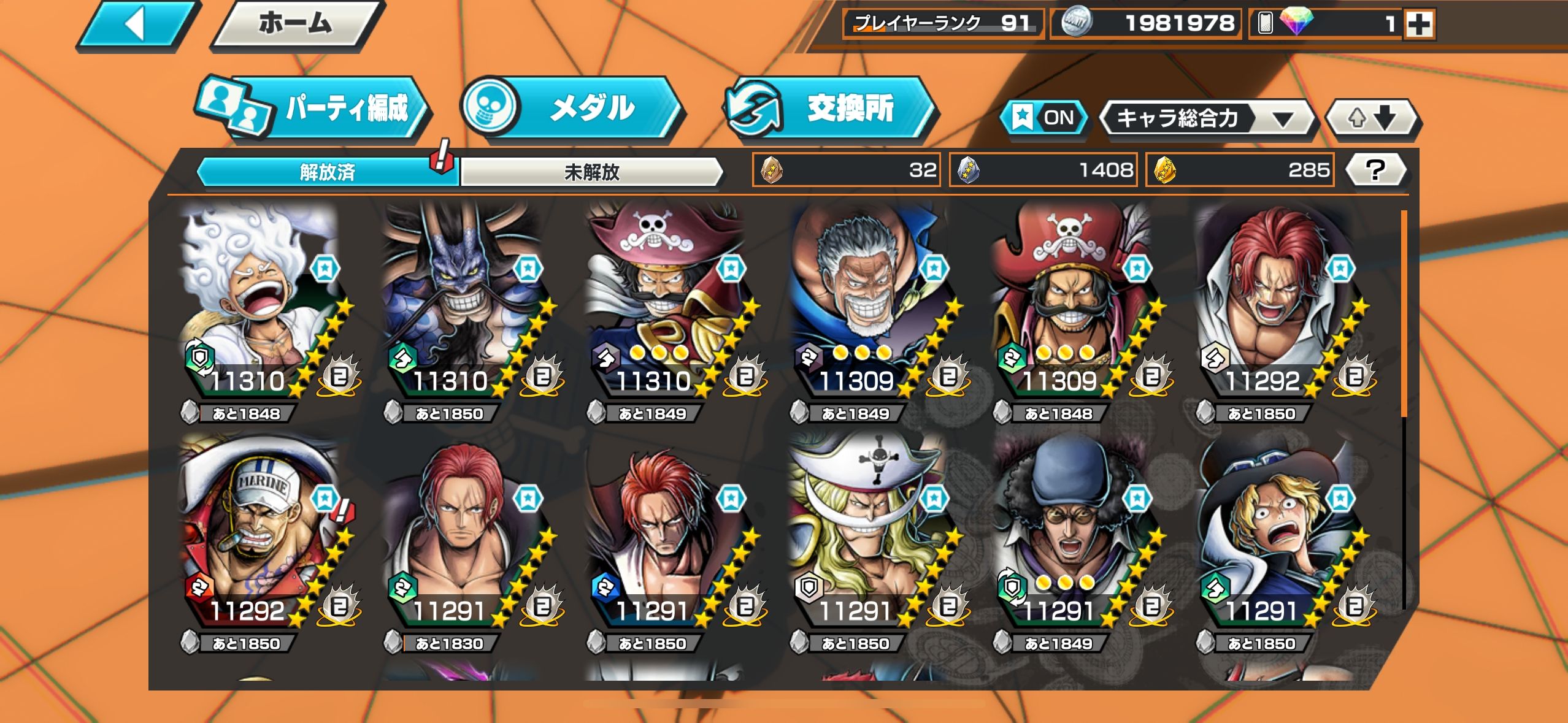Add rainbow diamonds with plus button

coord(1419,25)
